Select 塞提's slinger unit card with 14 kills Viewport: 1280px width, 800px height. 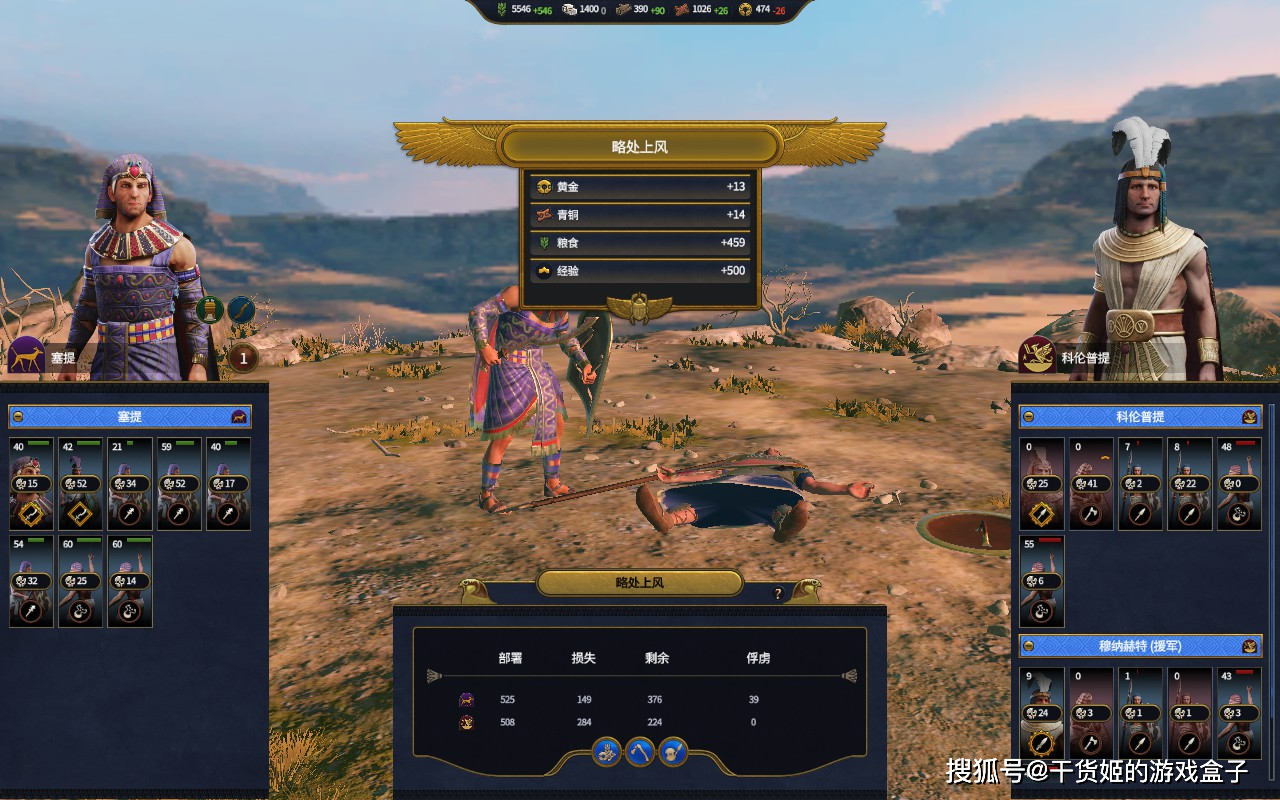tap(130, 581)
